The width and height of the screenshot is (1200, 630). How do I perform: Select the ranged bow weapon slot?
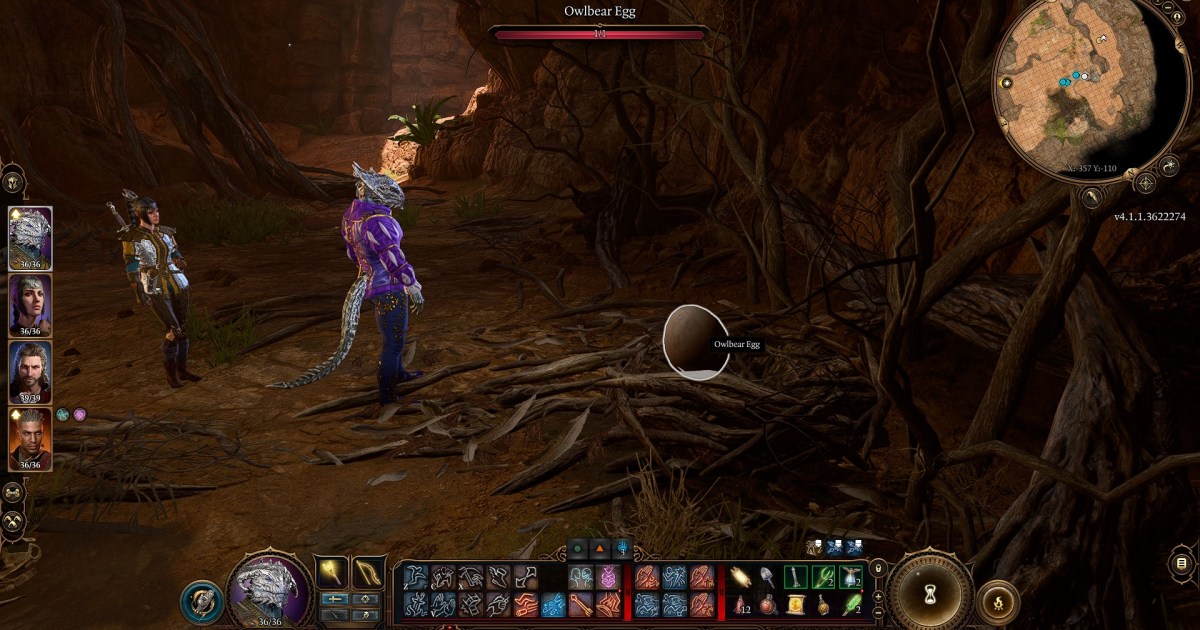[x=369, y=572]
